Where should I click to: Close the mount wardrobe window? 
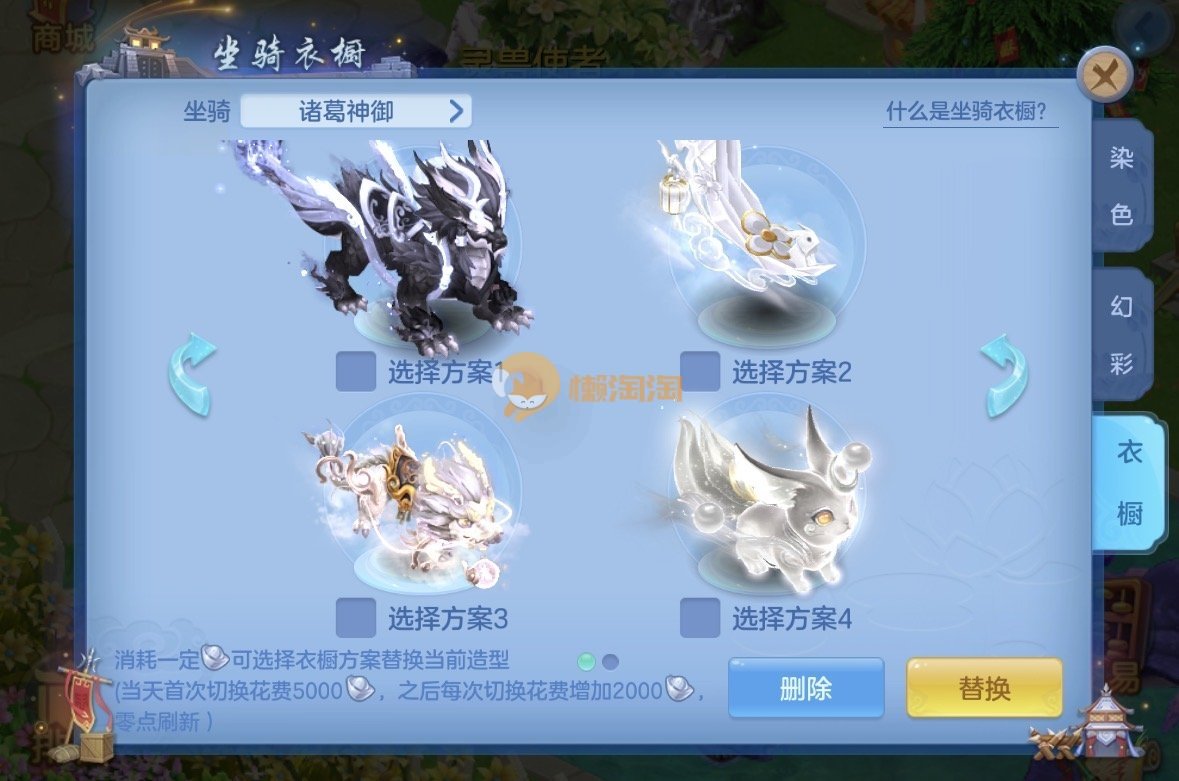coord(1104,76)
